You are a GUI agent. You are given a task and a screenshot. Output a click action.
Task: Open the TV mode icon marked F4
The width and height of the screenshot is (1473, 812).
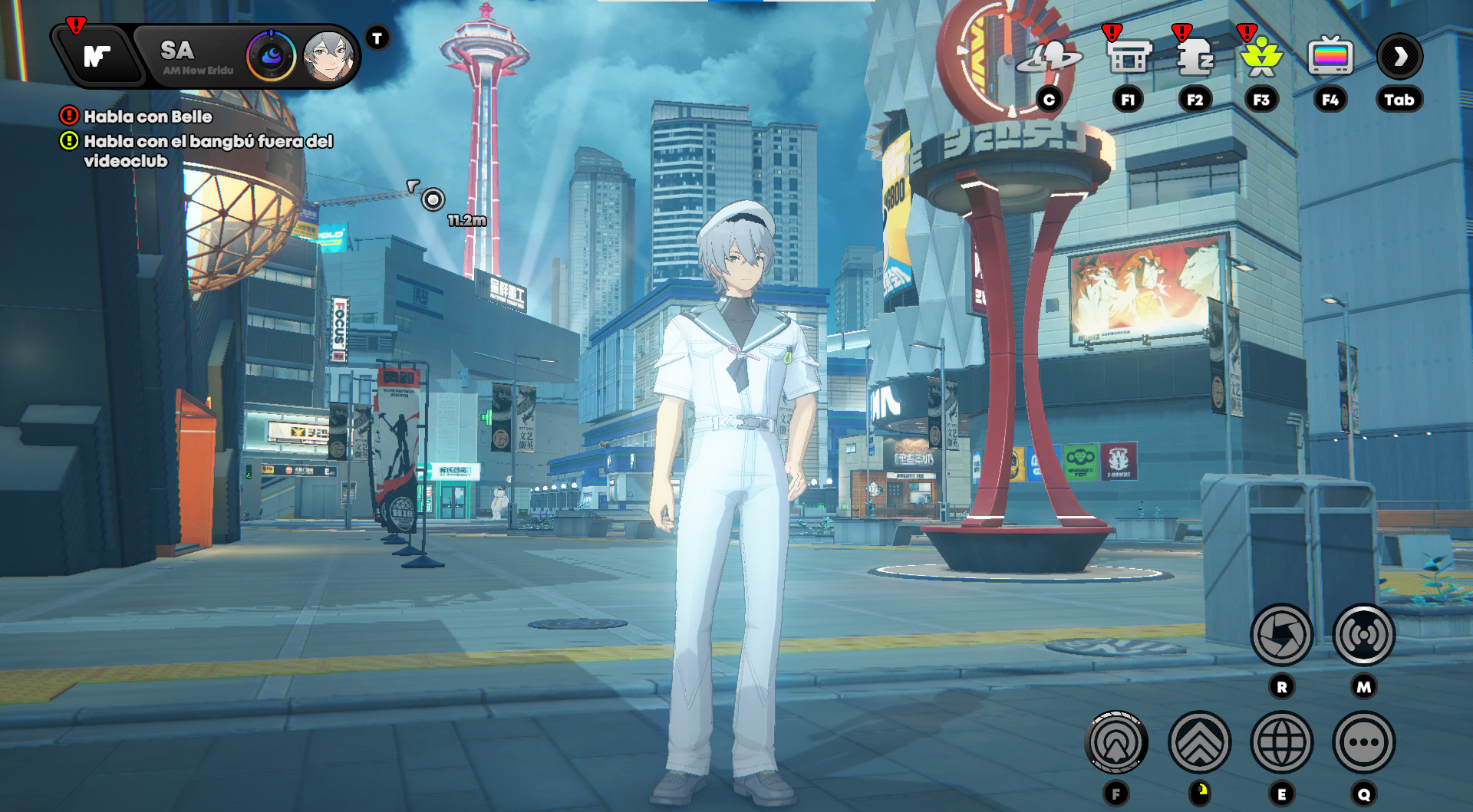[x=1330, y=55]
